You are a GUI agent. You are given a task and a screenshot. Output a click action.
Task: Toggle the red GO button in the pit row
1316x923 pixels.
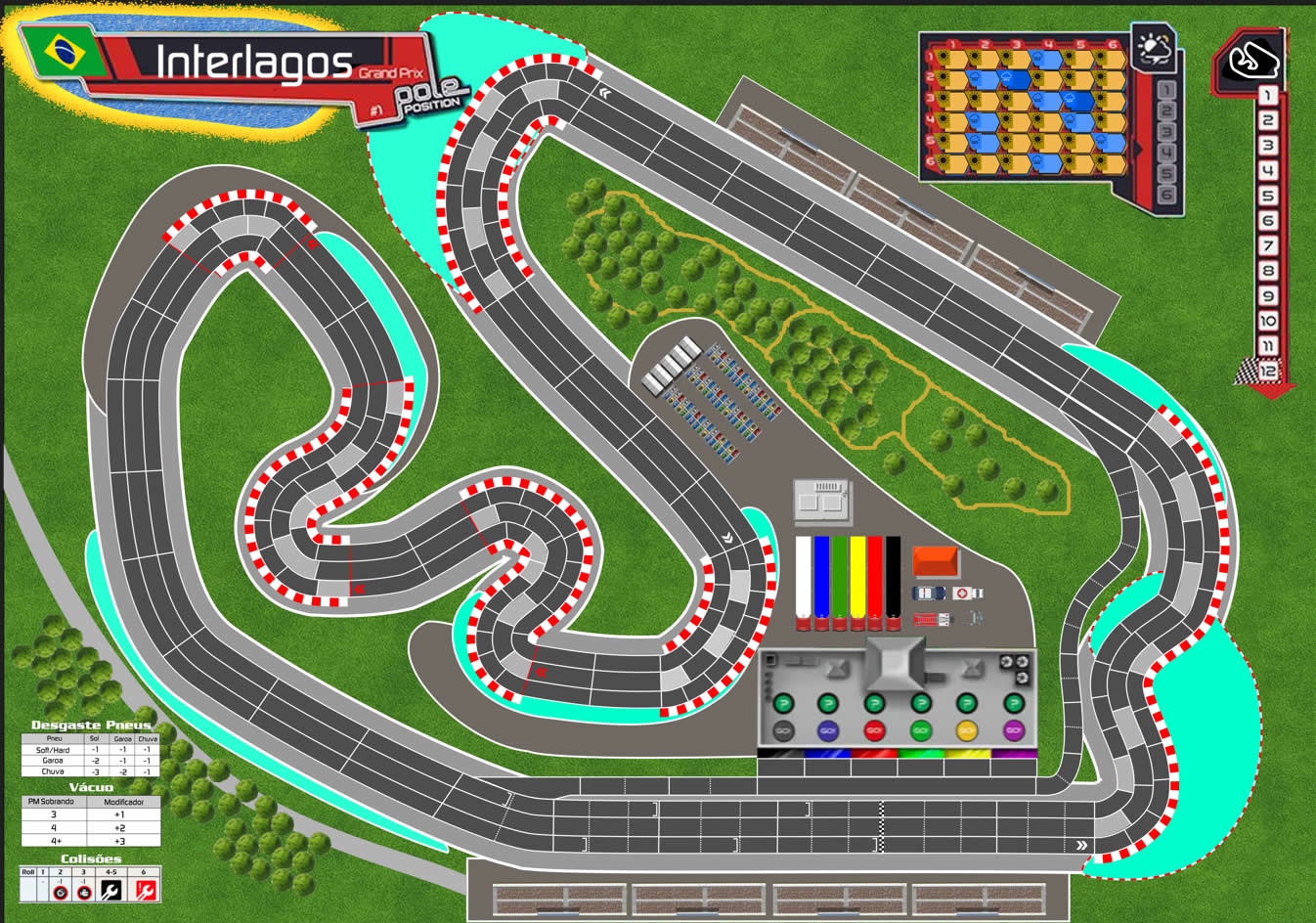(x=873, y=731)
